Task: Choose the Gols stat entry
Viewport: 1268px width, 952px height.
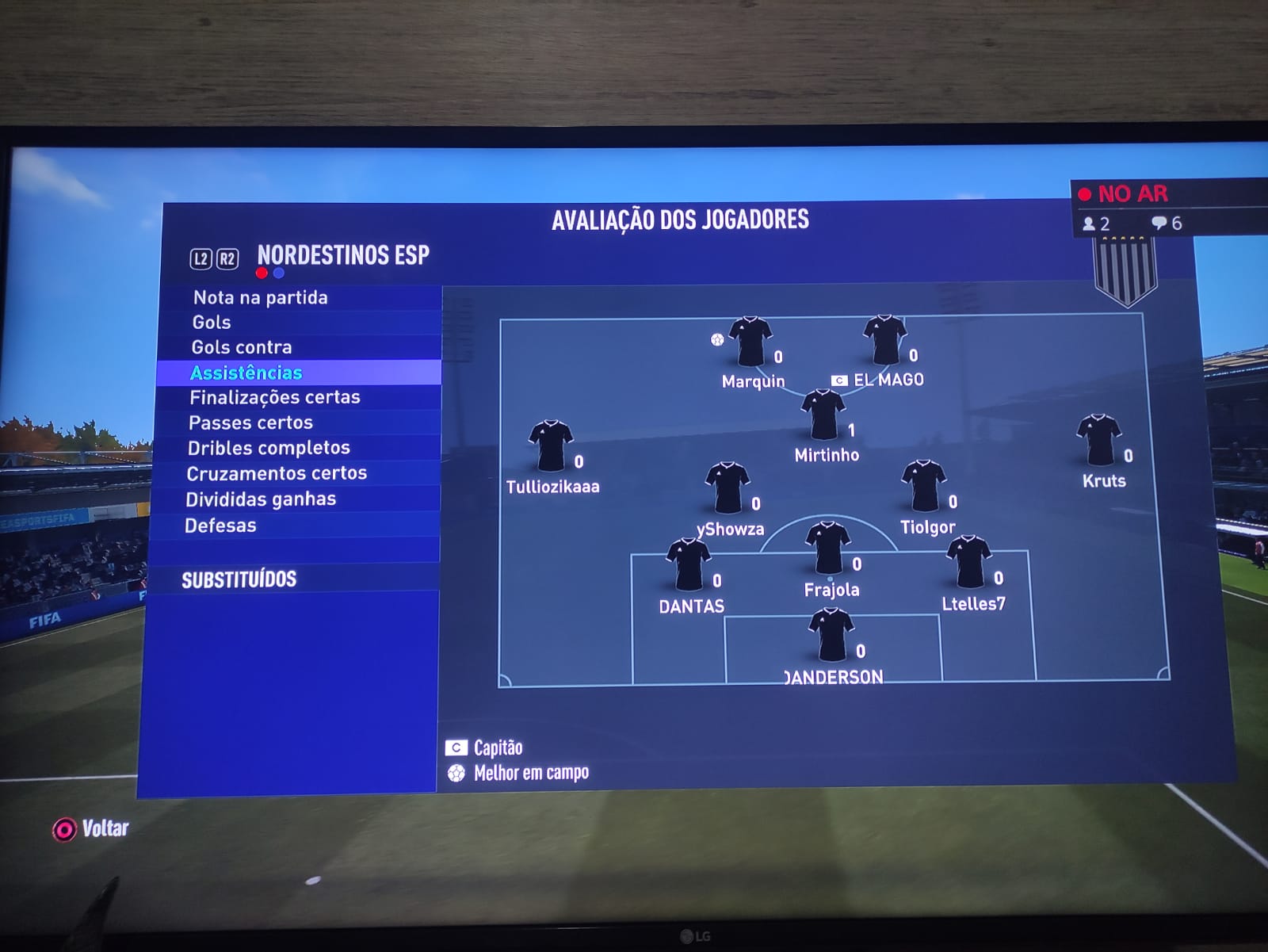Action: [x=212, y=322]
